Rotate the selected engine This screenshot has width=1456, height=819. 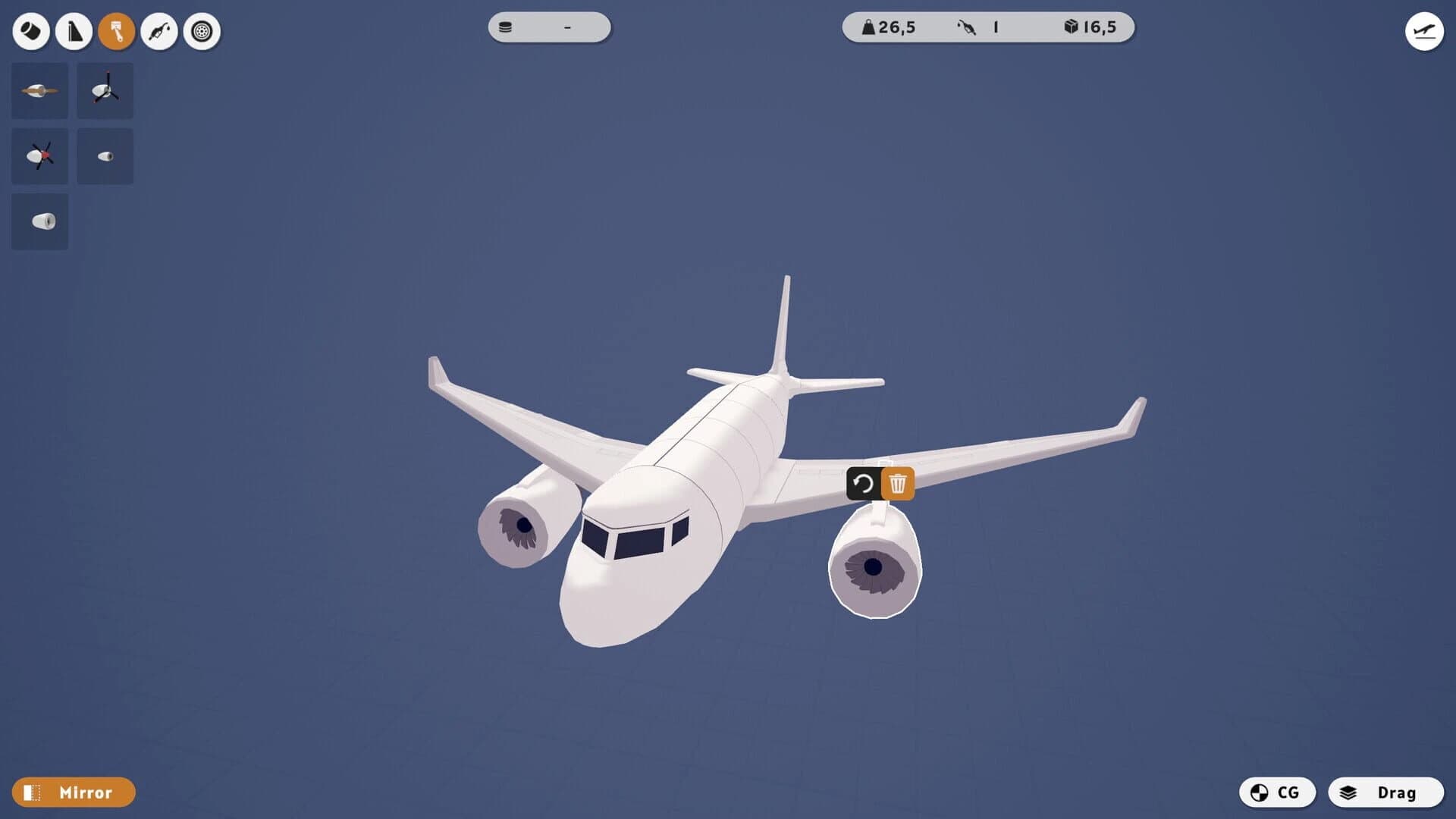point(864,483)
